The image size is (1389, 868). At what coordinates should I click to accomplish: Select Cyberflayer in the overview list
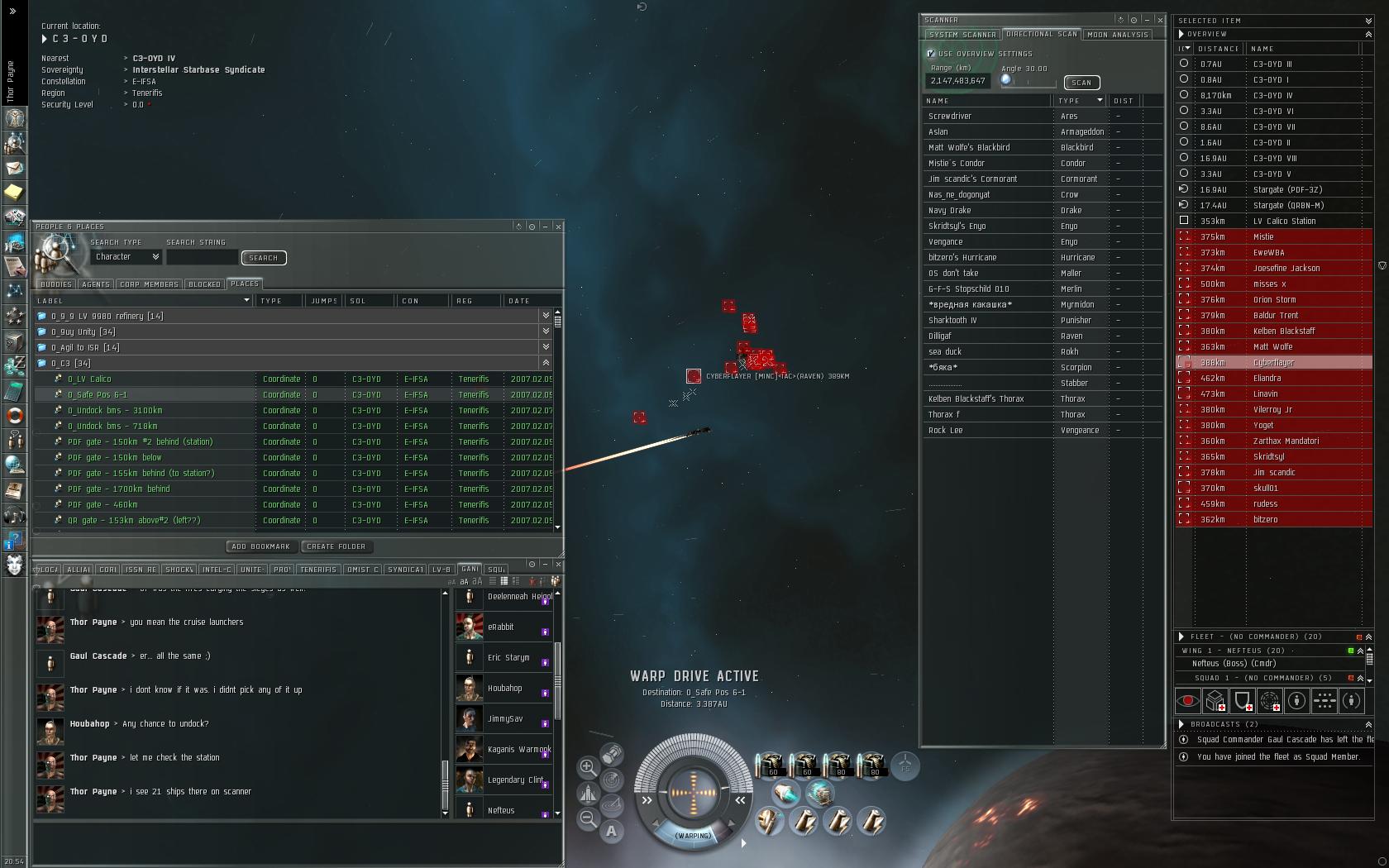point(1273,363)
